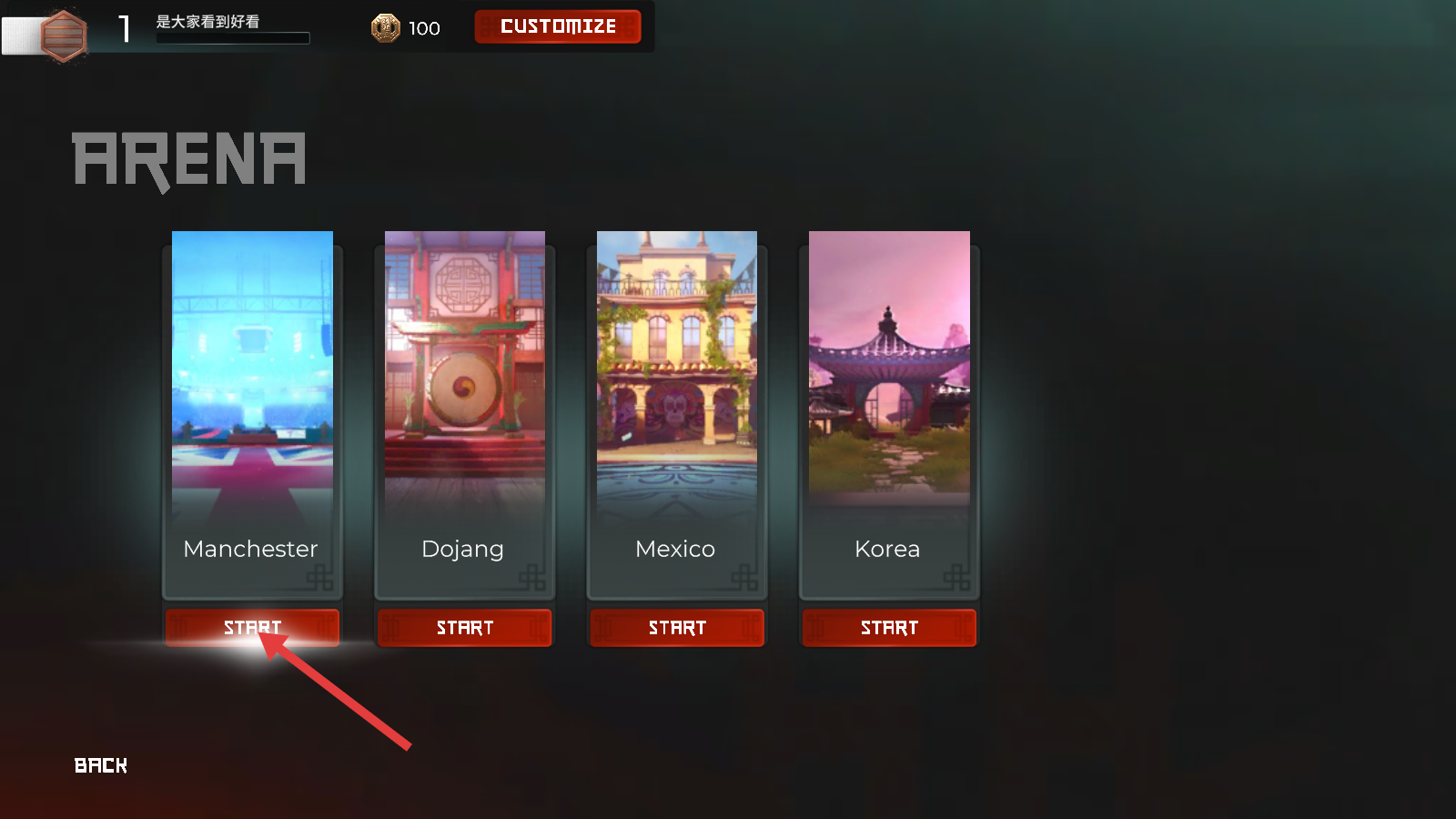1456x819 pixels.
Task: Start a match in the Mexico arena
Action: pos(677,628)
